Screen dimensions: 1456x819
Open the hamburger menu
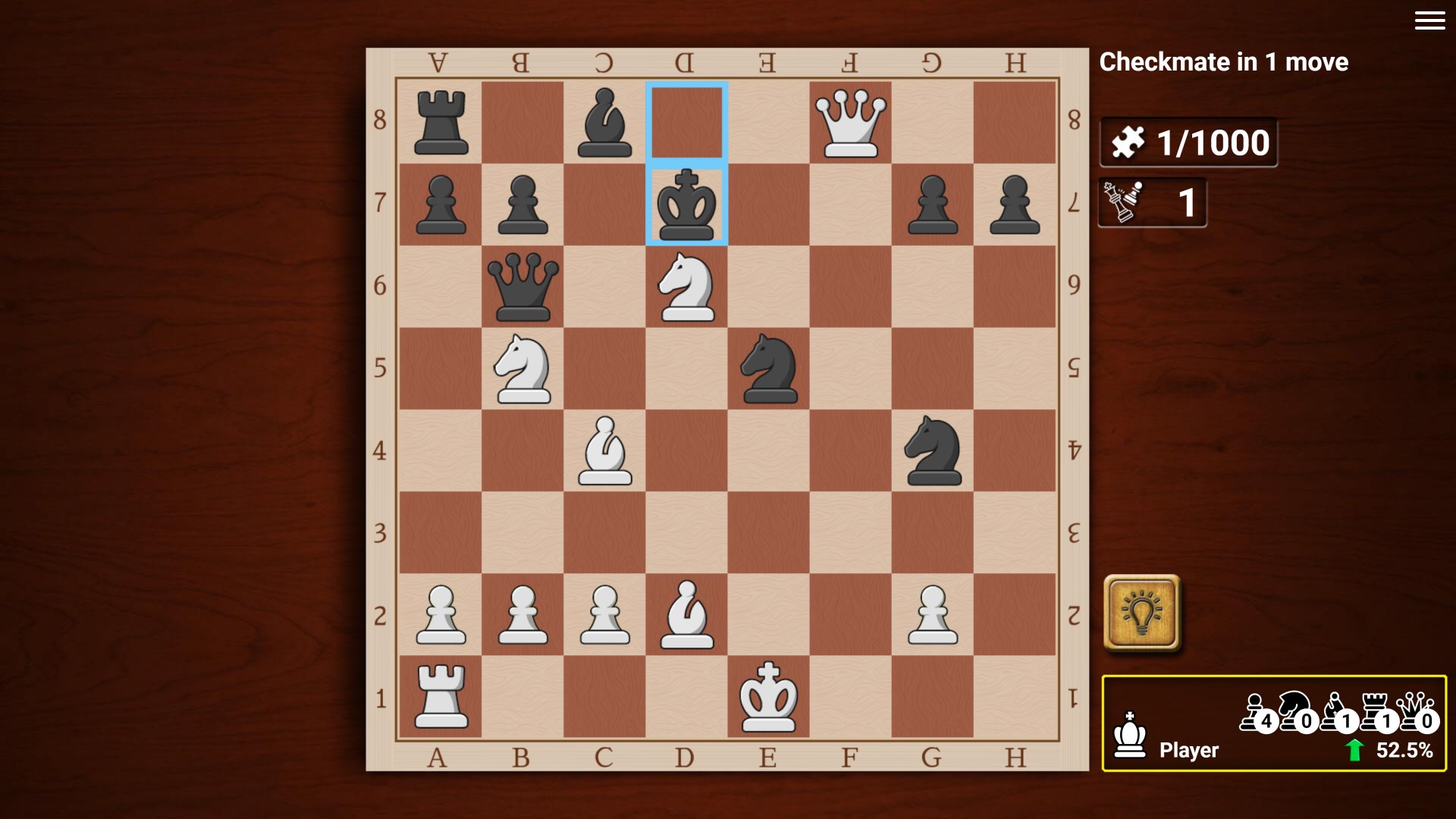pos(1430,20)
